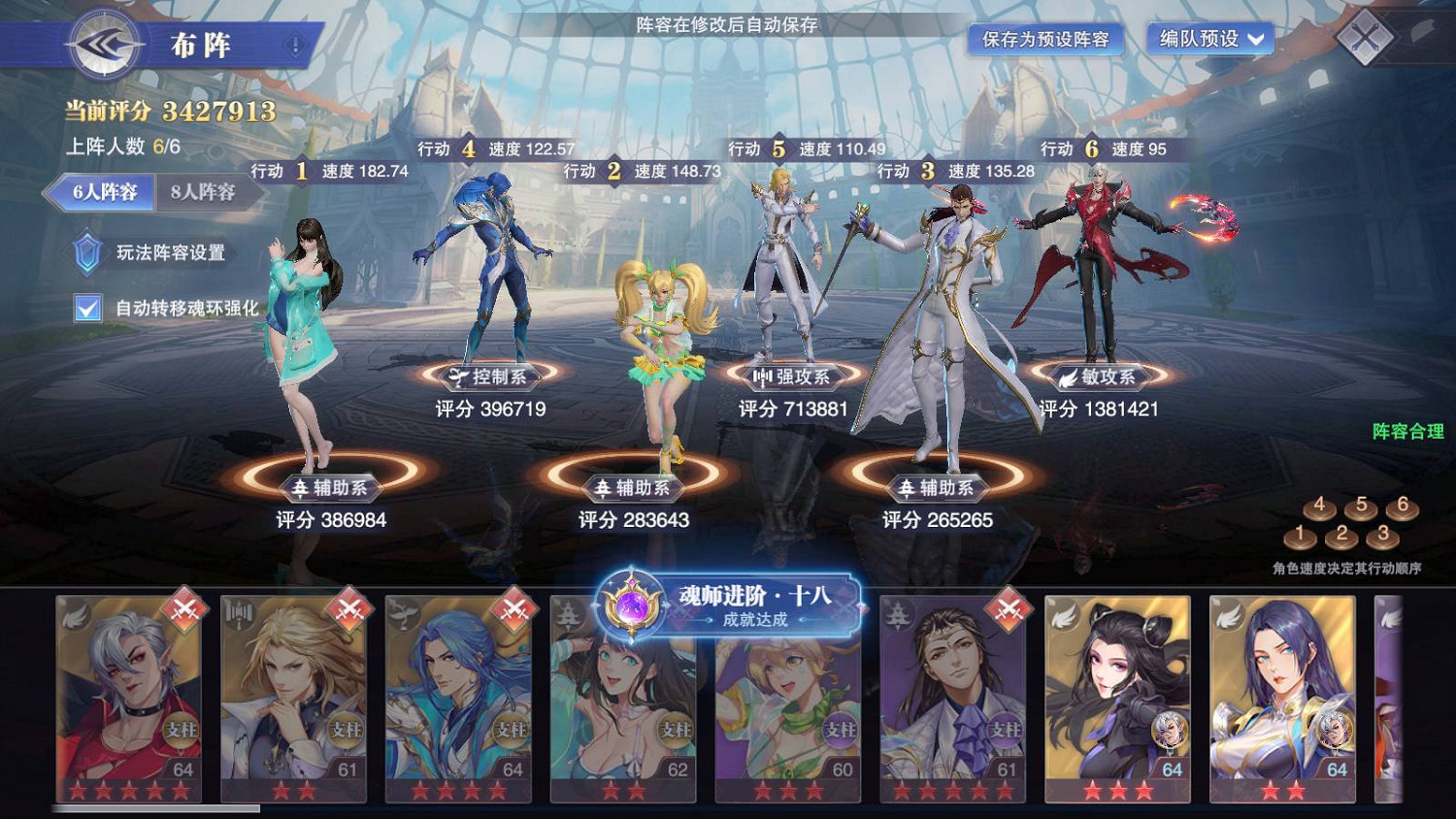Image resolution: width=1456 pixels, height=819 pixels.
Task: Uncheck the 自动转移魂环强化 checkbox
Action: 85,308
